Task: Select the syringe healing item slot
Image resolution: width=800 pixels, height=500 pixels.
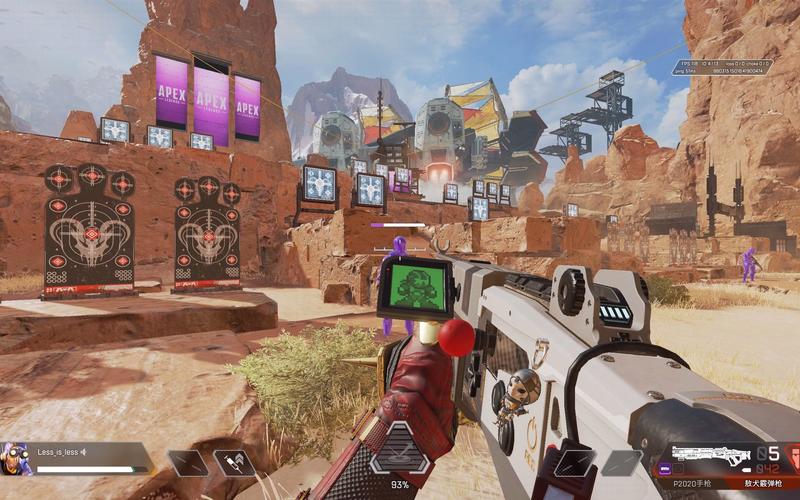Action: (x=233, y=462)
